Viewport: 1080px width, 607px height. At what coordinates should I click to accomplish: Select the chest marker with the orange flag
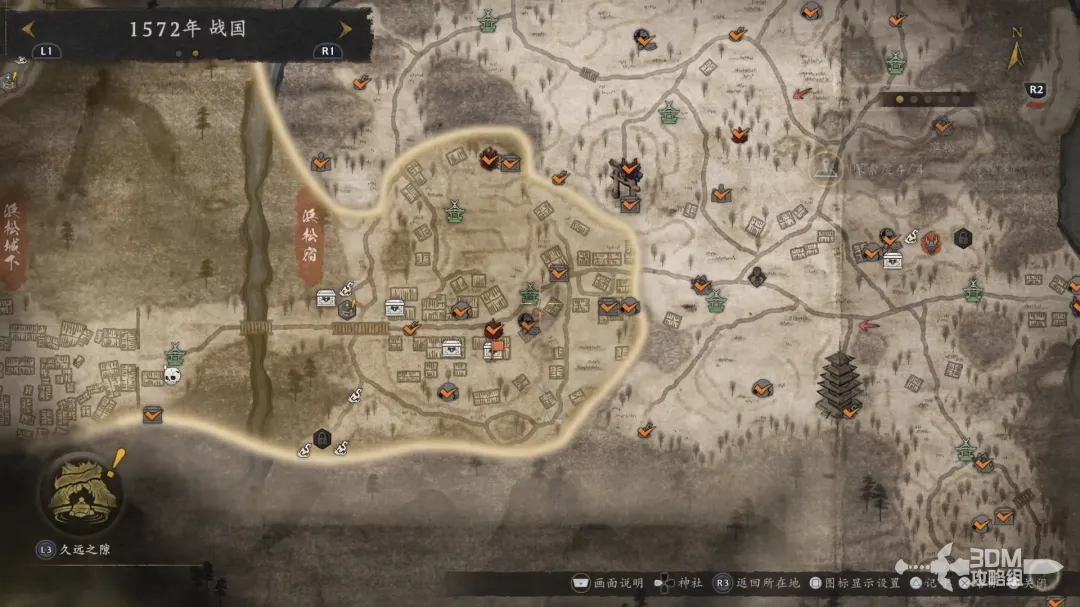point(495,349)
